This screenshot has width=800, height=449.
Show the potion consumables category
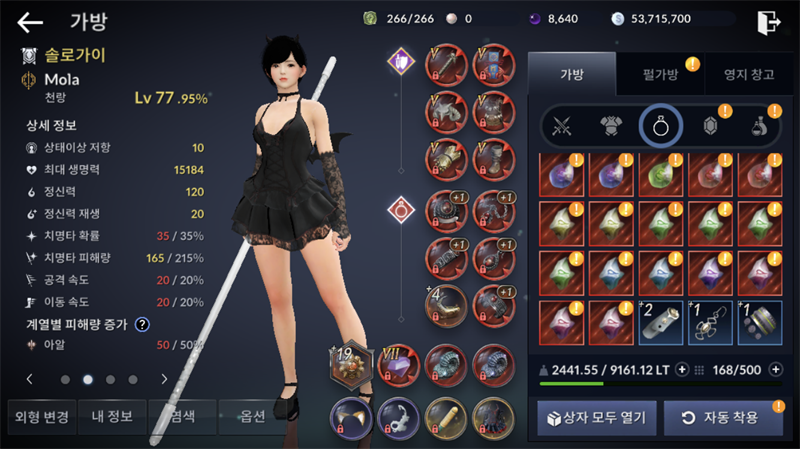(760, 126)
